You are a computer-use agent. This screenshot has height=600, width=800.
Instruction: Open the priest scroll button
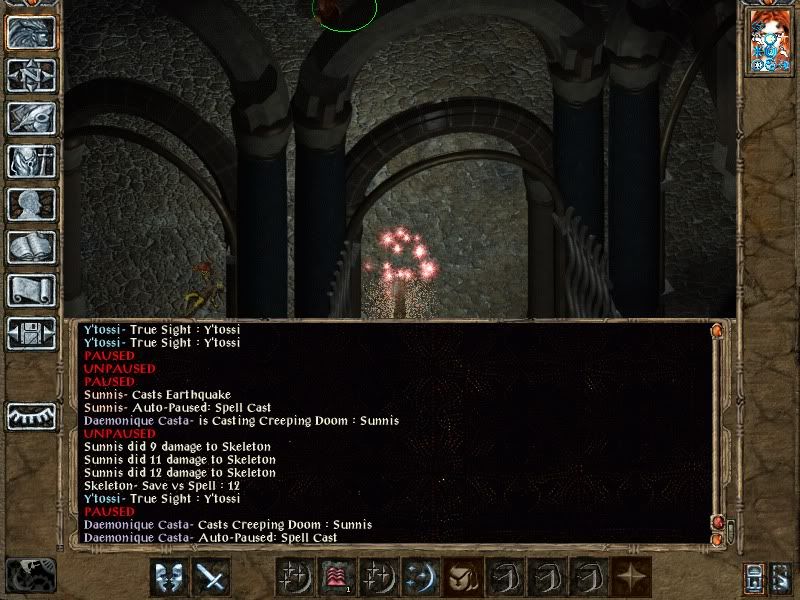(31, 290)
